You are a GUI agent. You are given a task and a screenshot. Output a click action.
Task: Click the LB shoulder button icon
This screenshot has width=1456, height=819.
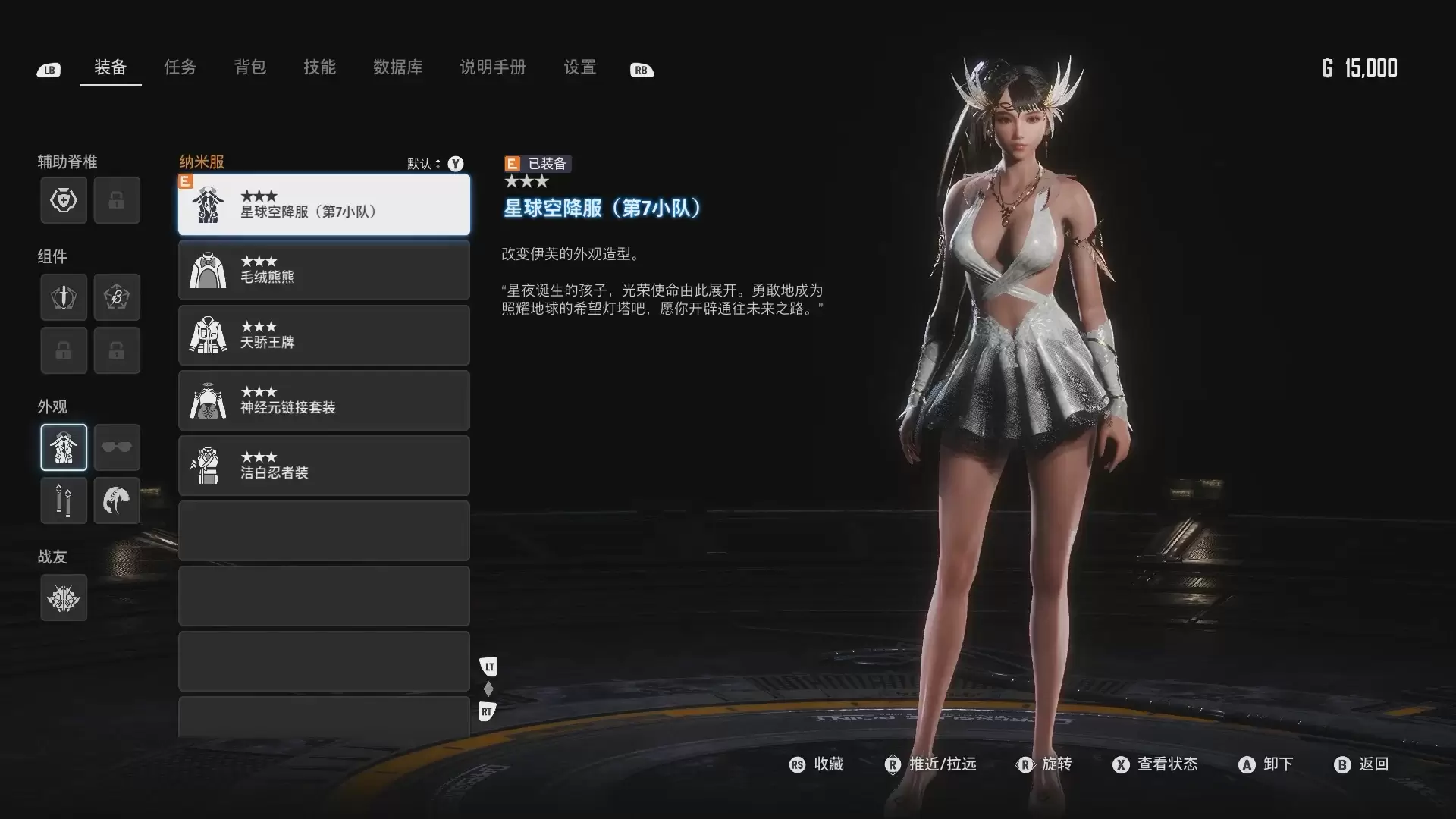coord(48,69)
